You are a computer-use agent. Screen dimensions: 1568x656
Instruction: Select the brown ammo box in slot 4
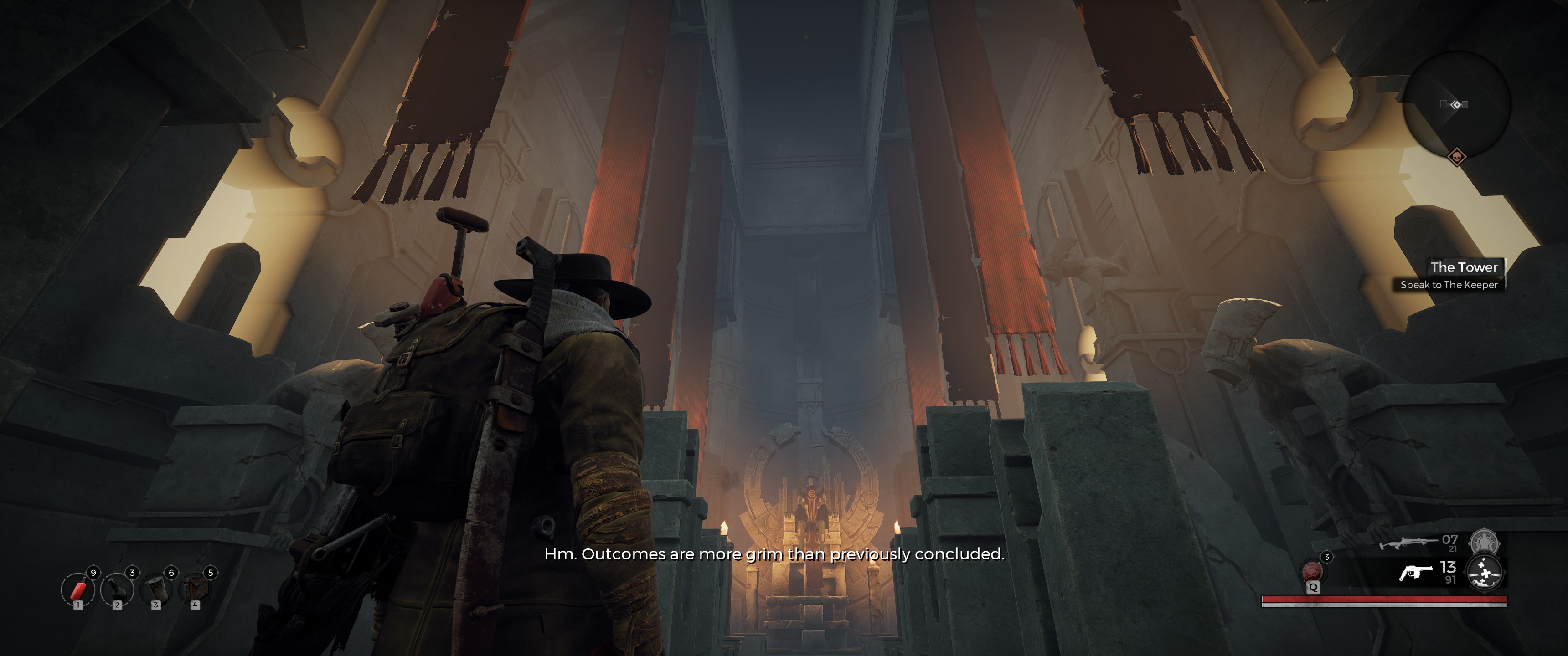[195, 589]
